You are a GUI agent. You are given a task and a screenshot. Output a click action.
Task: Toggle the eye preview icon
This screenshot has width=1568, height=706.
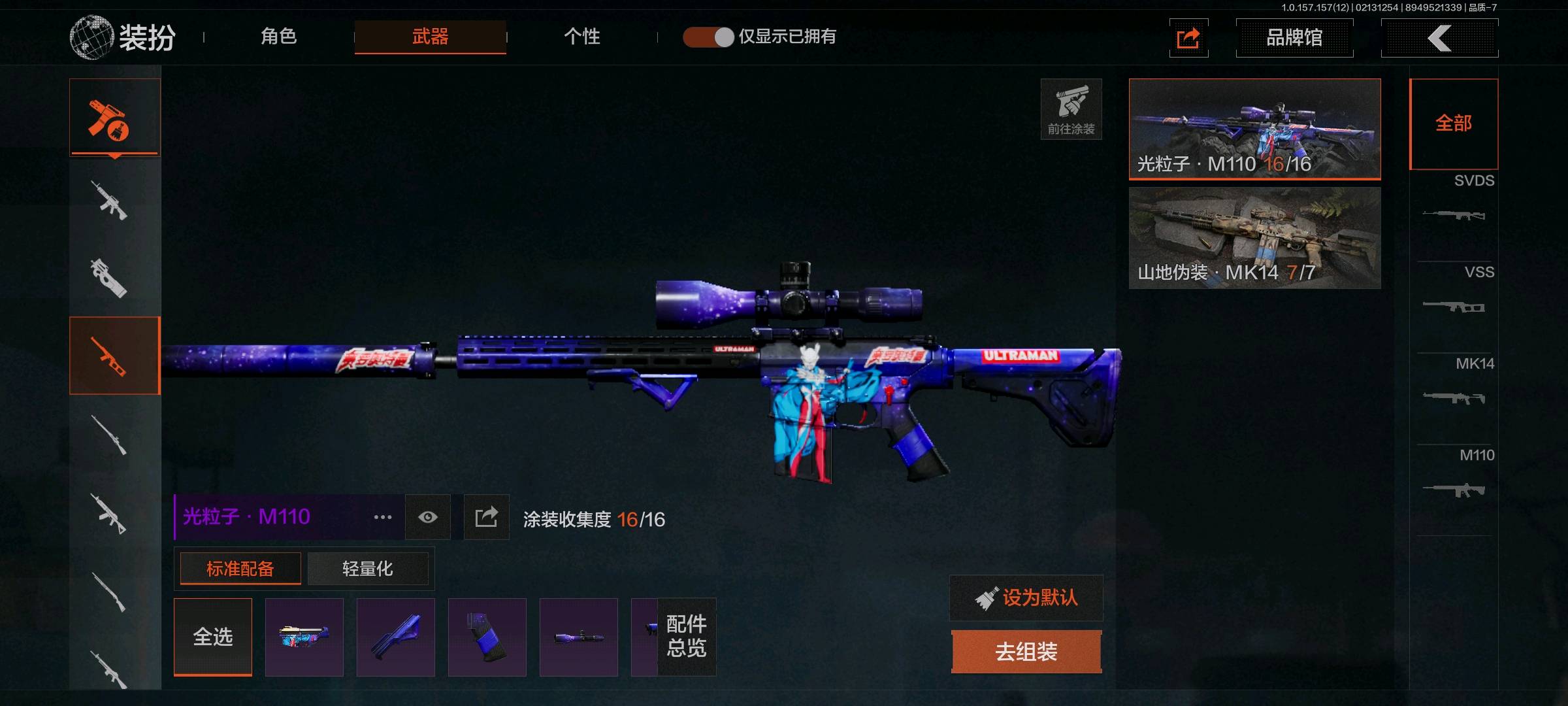[428, 517]
